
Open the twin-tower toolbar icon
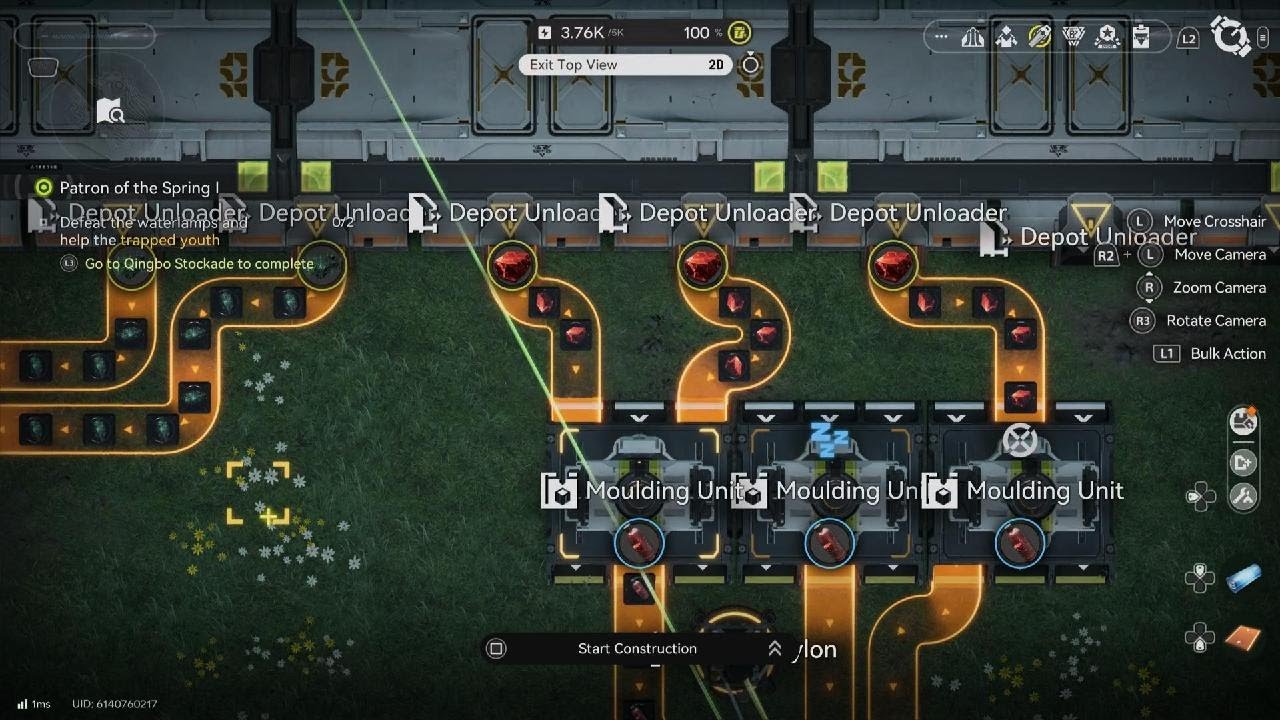pos(973,37)
